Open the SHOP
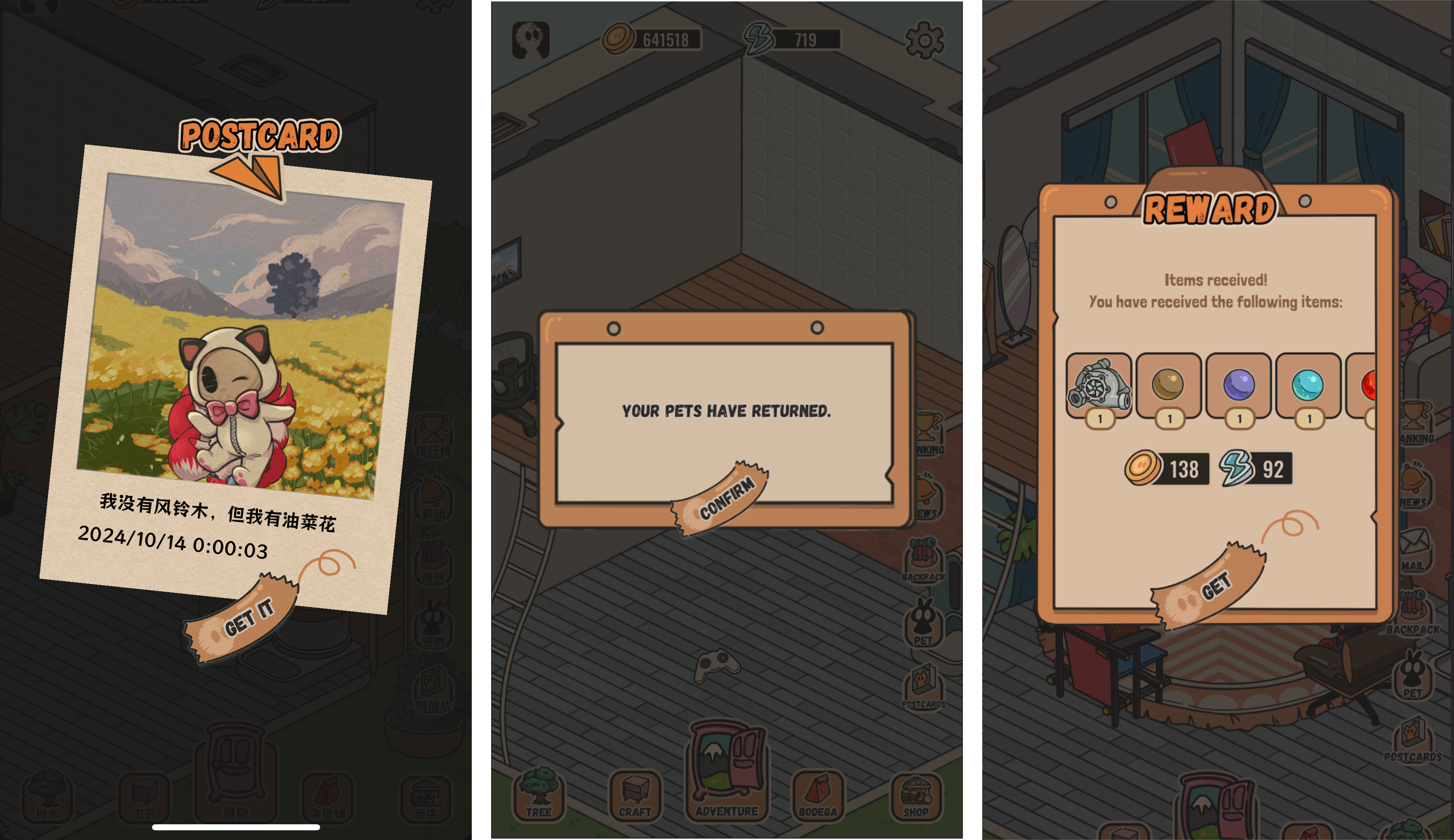This screenshot has width=1454, height=840. coord(916,795)
